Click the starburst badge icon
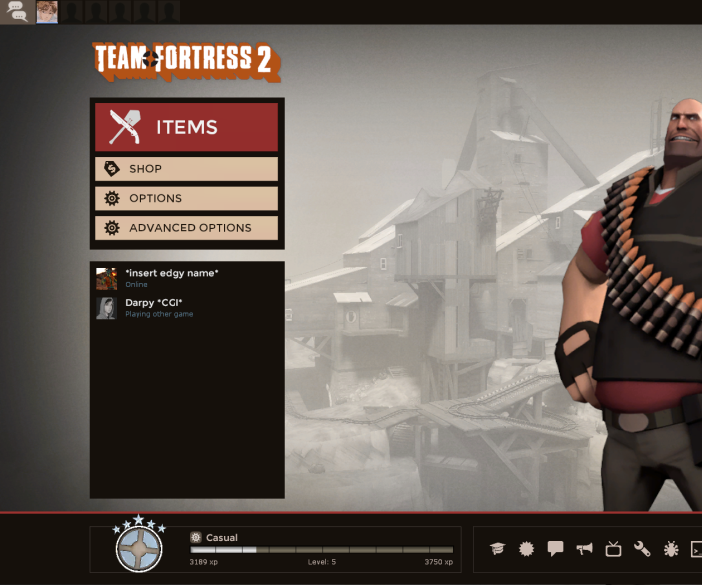702x585 pixels. (526, 549)
